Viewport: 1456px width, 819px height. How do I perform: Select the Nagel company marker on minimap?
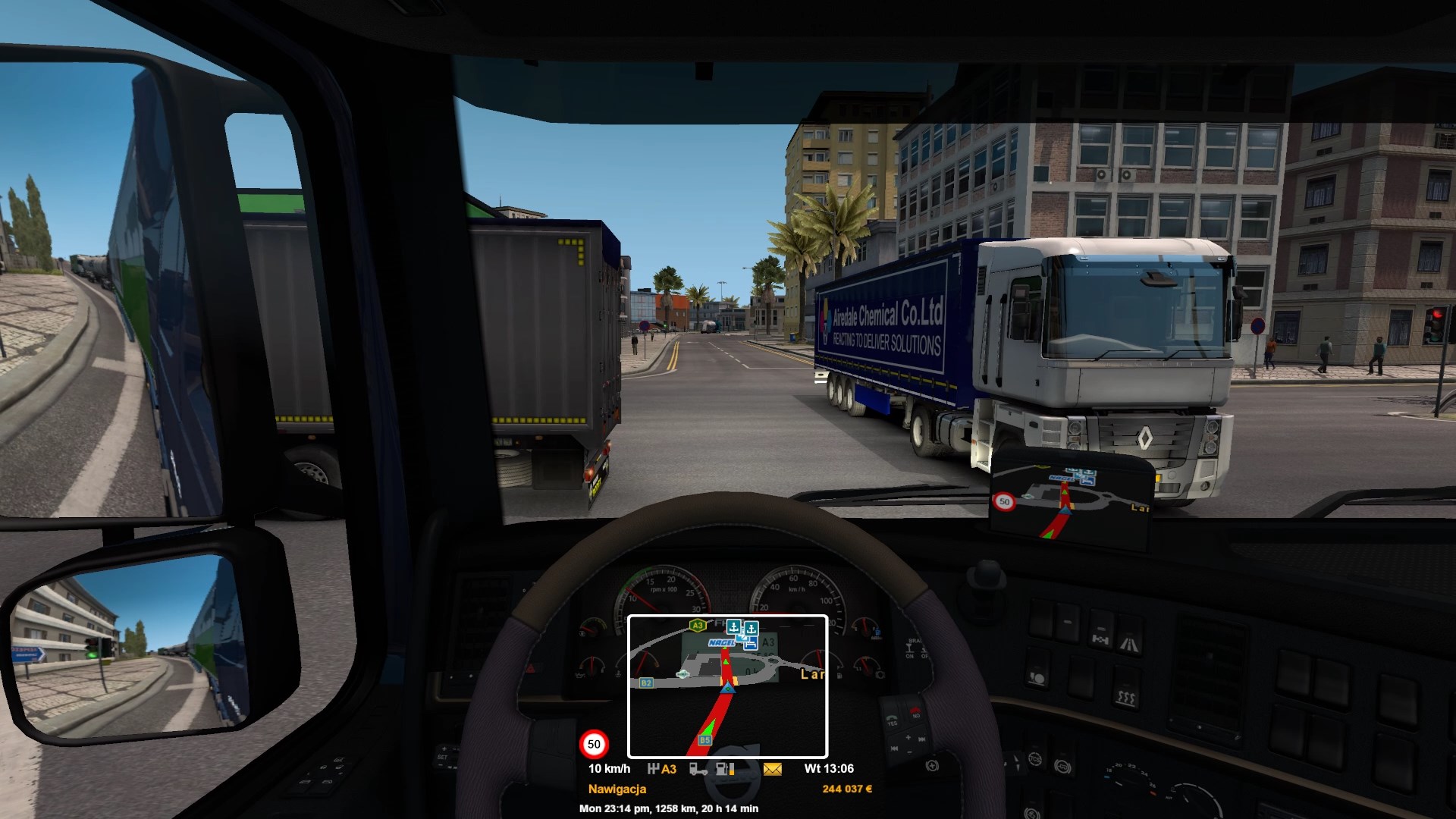coord(721,643)
